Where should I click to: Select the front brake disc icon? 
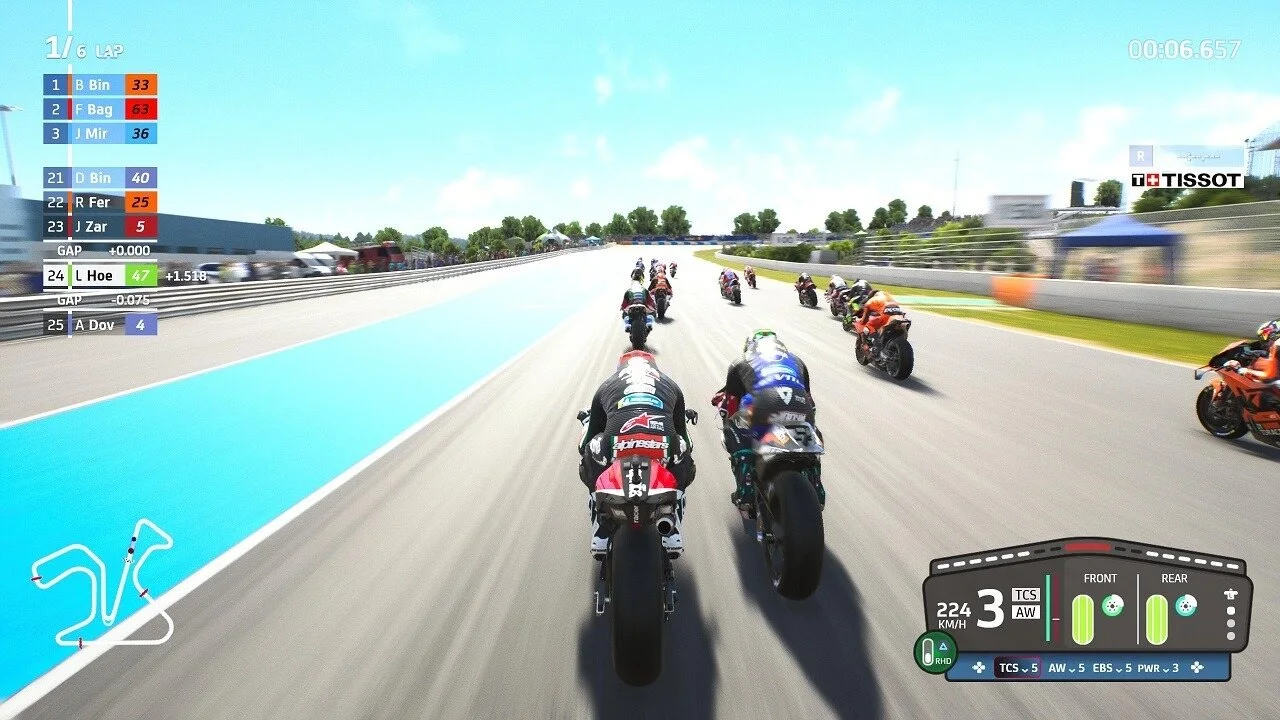tap(1112, 605)
